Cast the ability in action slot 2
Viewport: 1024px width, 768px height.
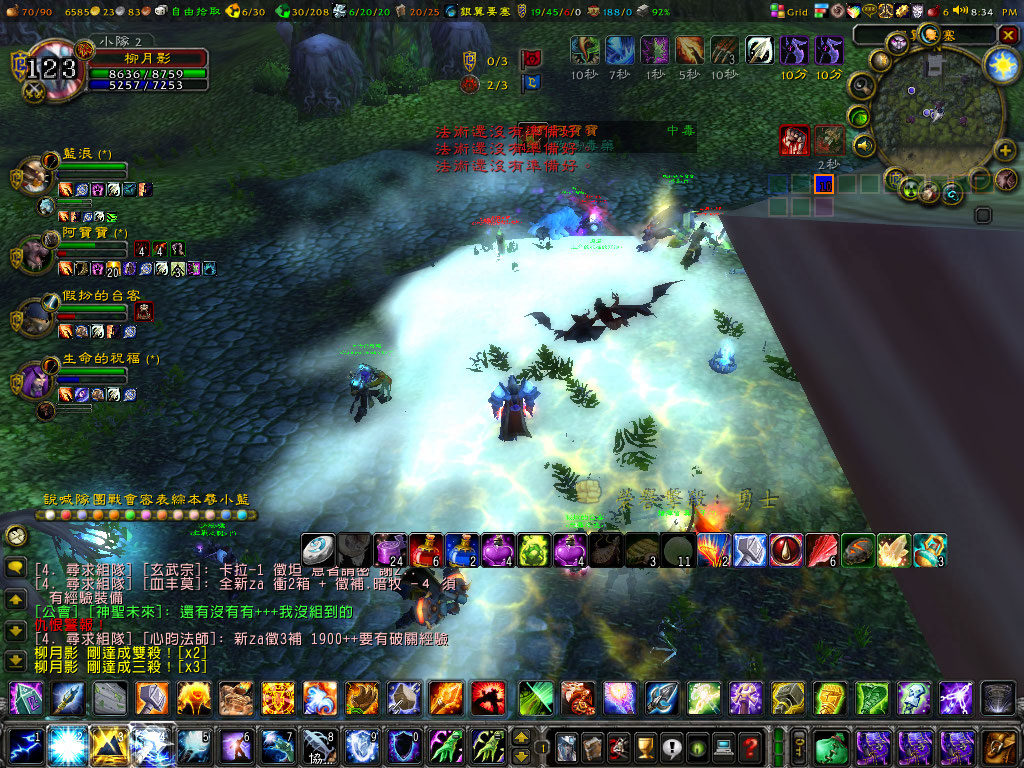(x=65, y=746)
